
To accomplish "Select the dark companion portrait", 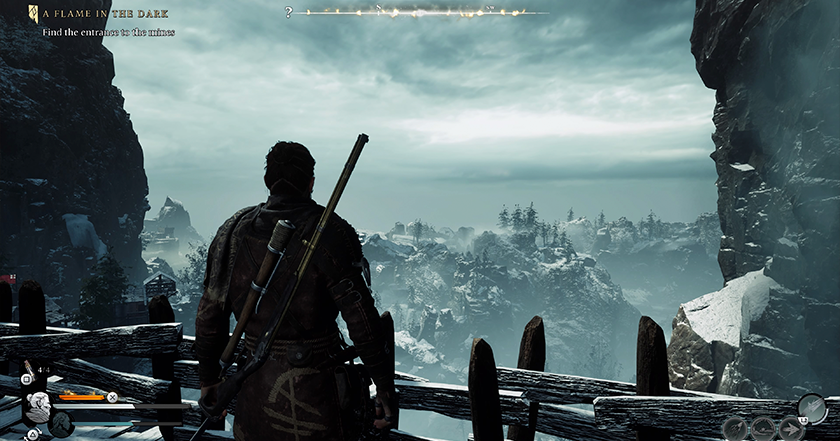I will pos(62,424).
